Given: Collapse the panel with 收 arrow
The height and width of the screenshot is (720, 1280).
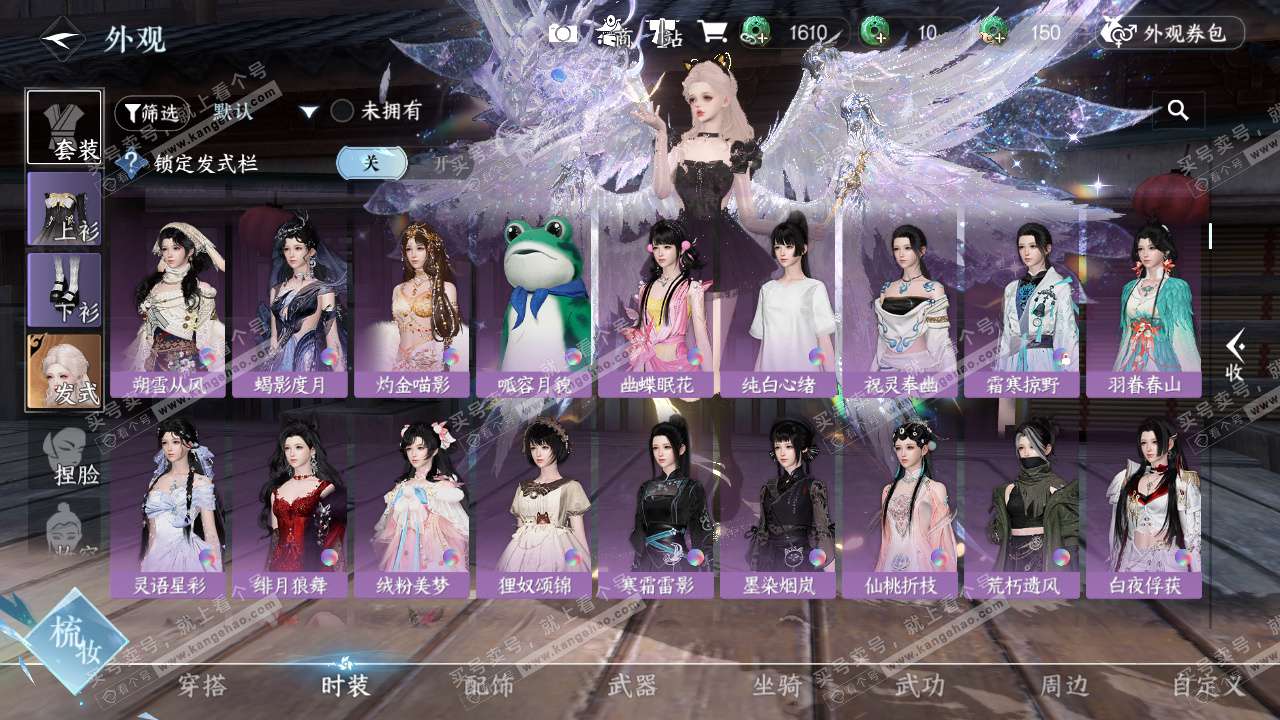Looking at the screenshot, I should click(1236, 355).
